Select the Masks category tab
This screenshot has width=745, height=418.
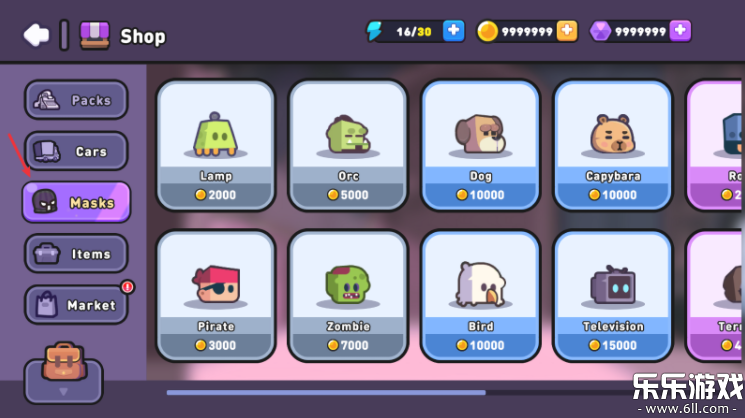coord(76,202)
